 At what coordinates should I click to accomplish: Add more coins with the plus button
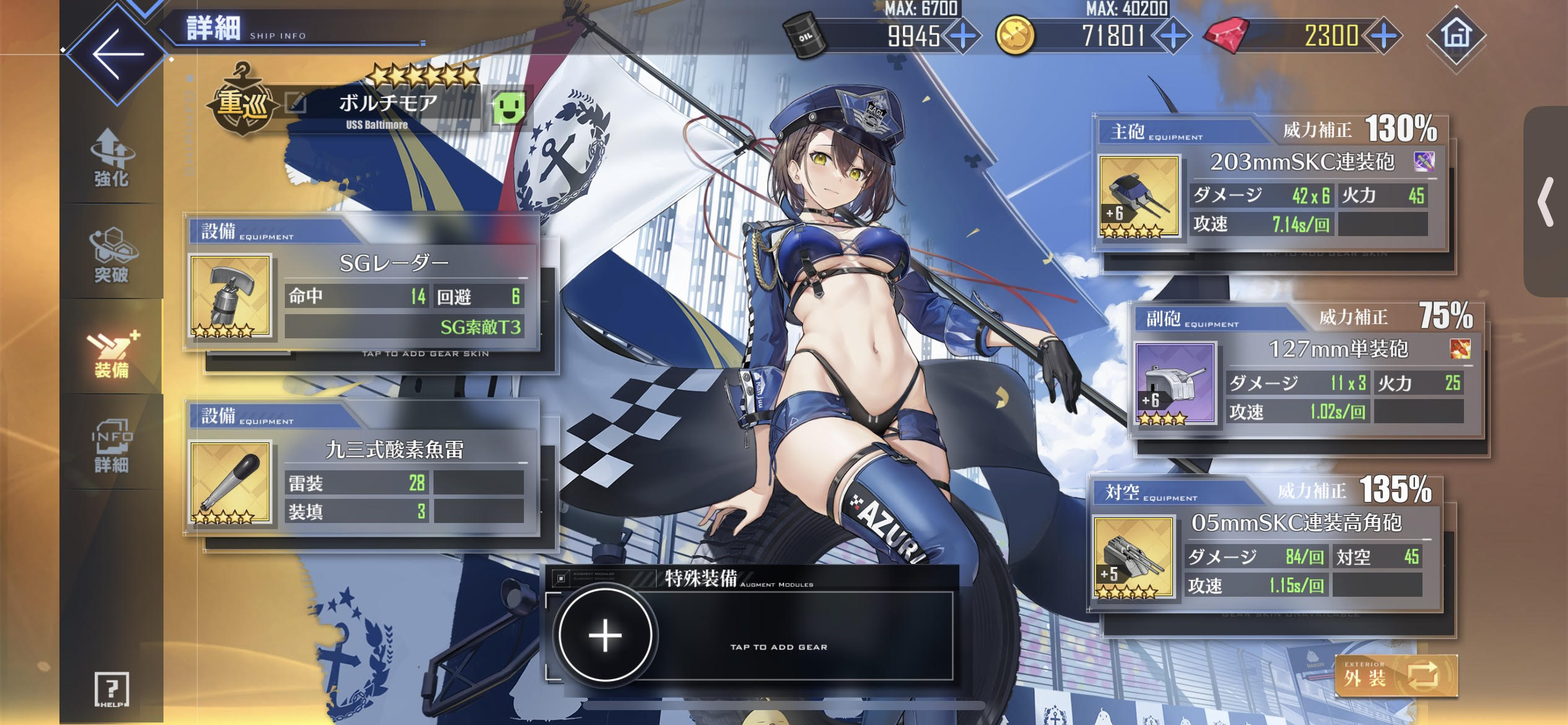pos(1173,36)
